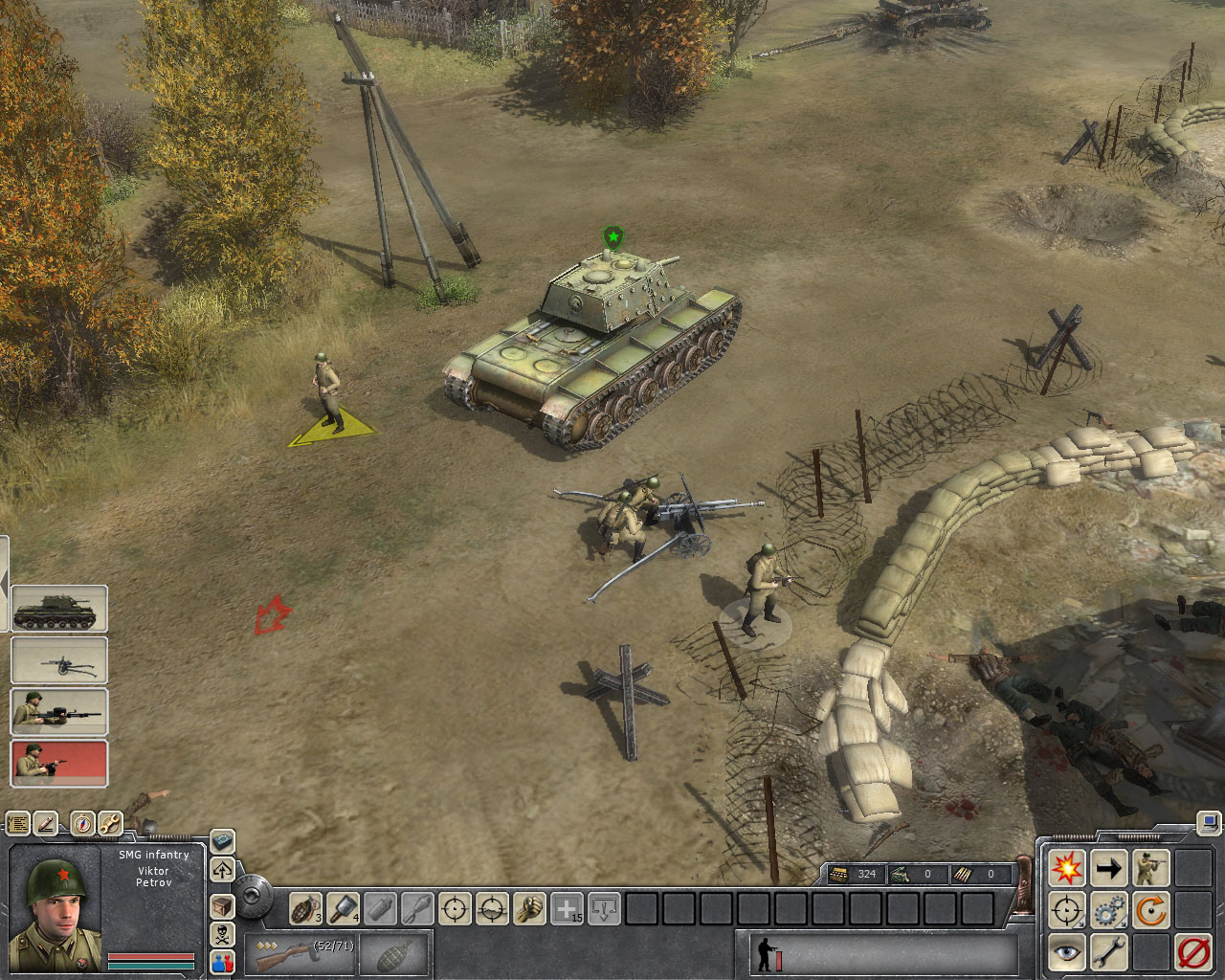Open the wooden crate inventory button
The width and height of the screenshot is (1225, 980).
click(222, 904)
